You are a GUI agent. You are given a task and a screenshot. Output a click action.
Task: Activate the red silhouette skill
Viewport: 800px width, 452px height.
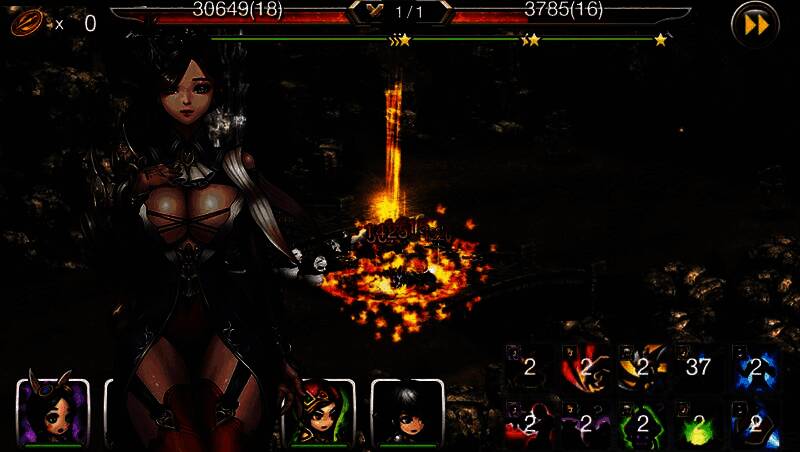pyautogui.click(x=529, y=423)
